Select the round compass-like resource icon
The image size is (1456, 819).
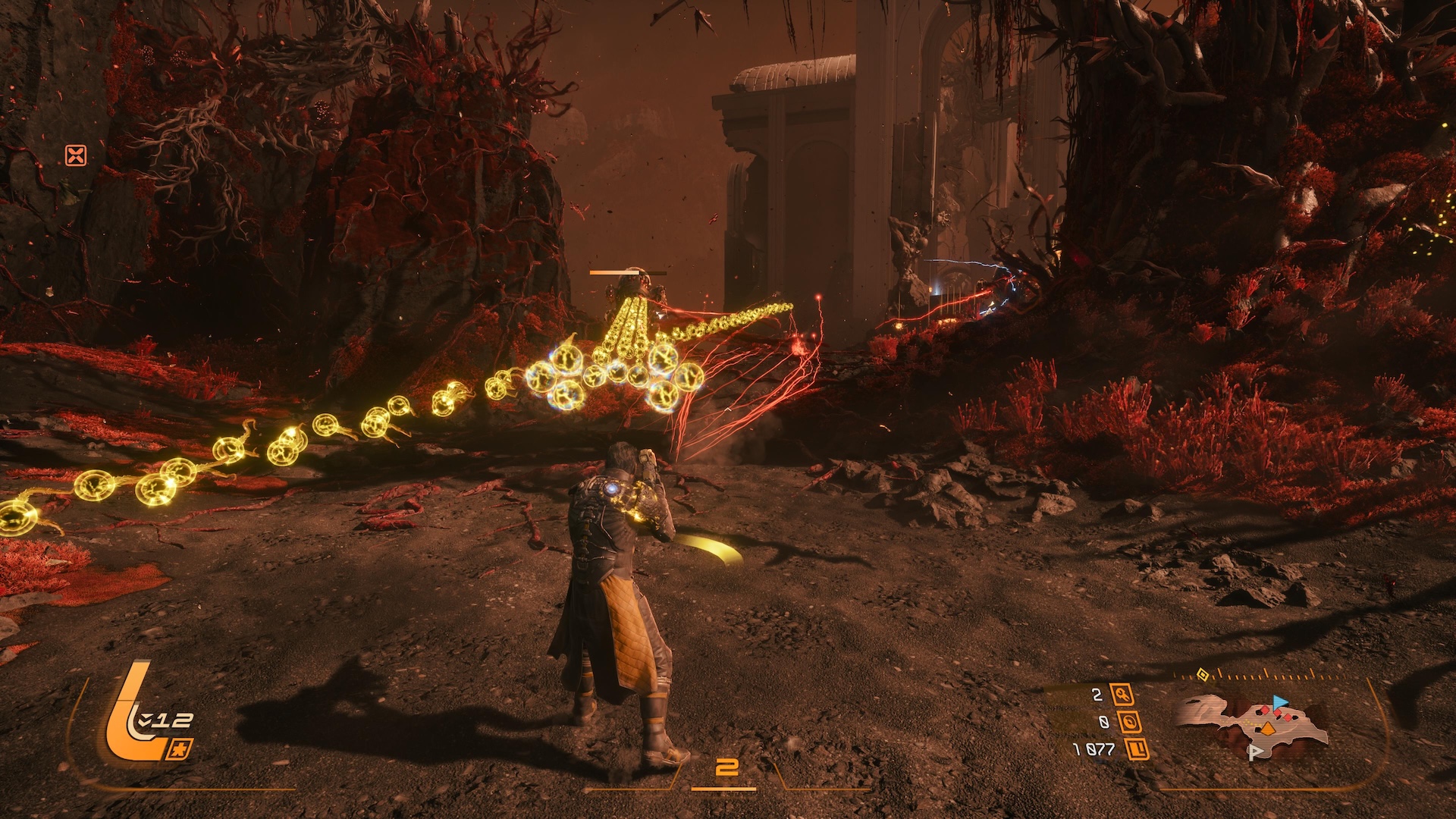[1131, 722]
